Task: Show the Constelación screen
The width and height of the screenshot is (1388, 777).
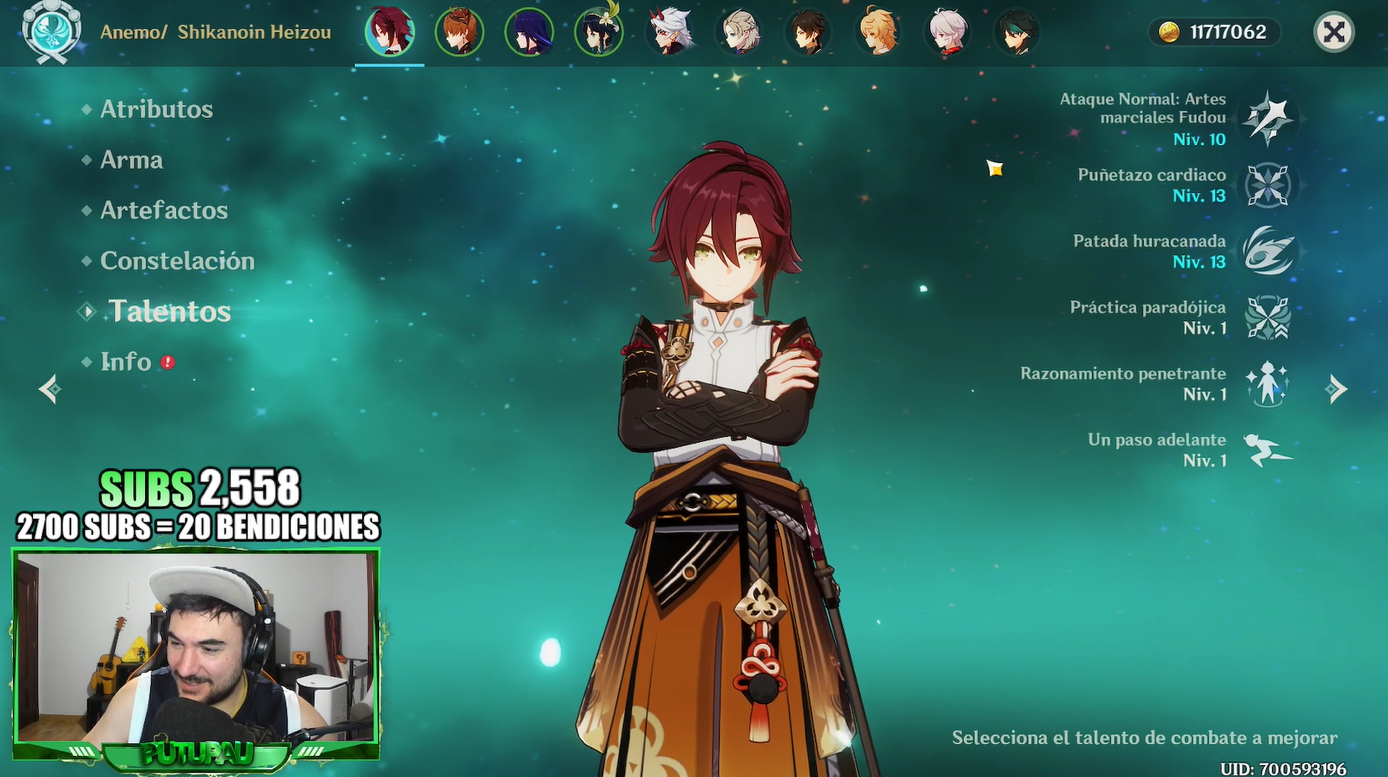Action: [x=177, y=261]
